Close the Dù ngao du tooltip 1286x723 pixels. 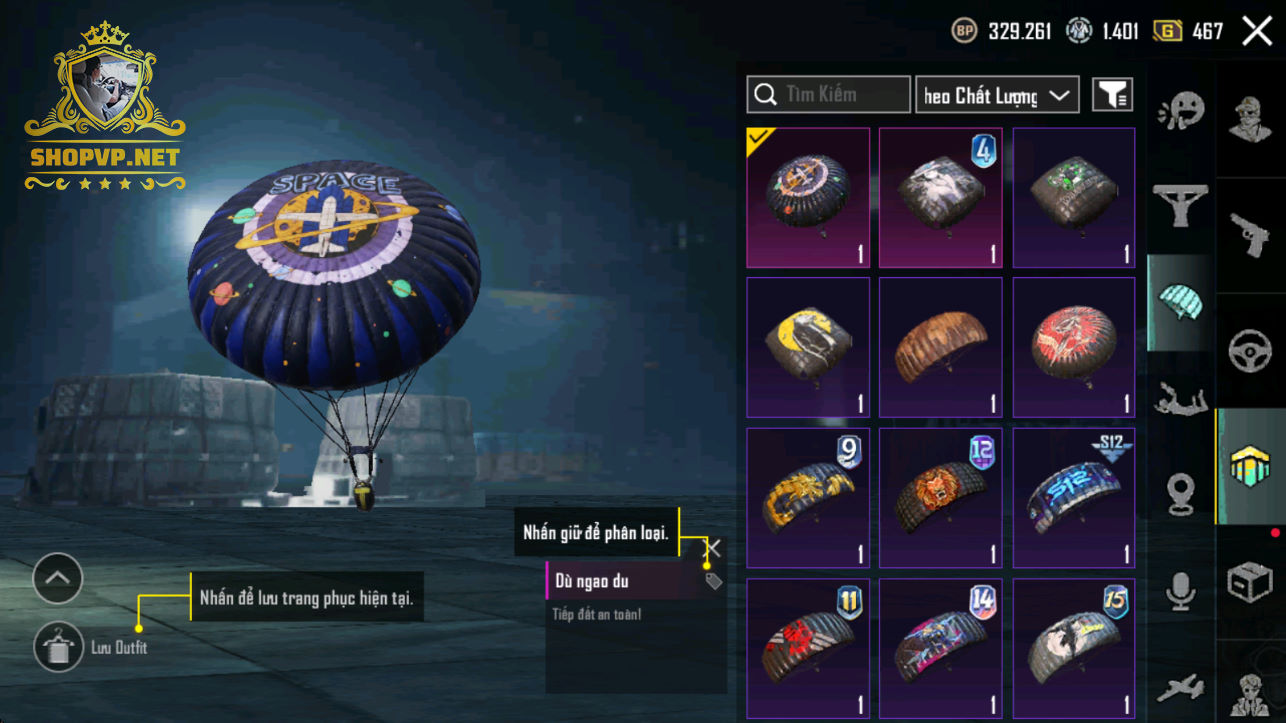(712, 548)
